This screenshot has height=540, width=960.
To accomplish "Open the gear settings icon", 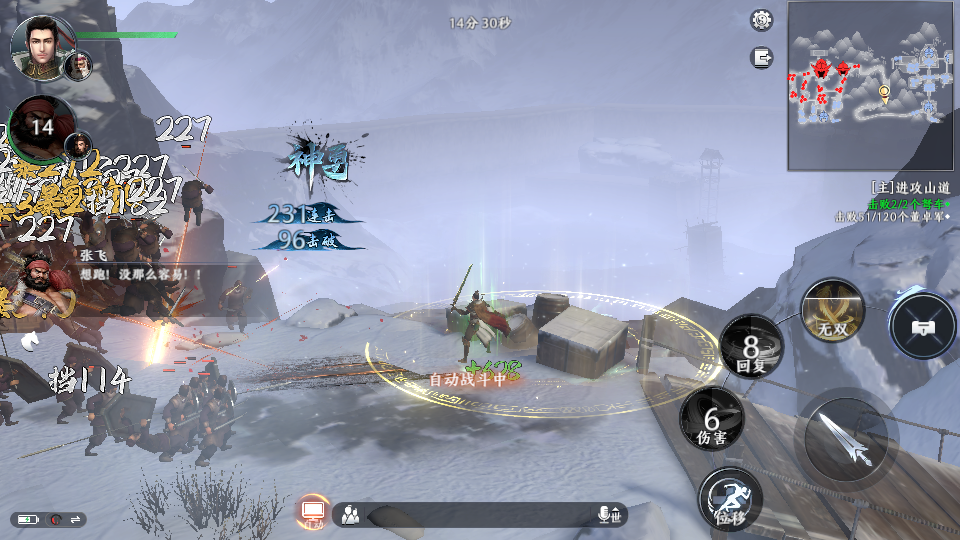I will pyautogui.click(x=762, y=20).
